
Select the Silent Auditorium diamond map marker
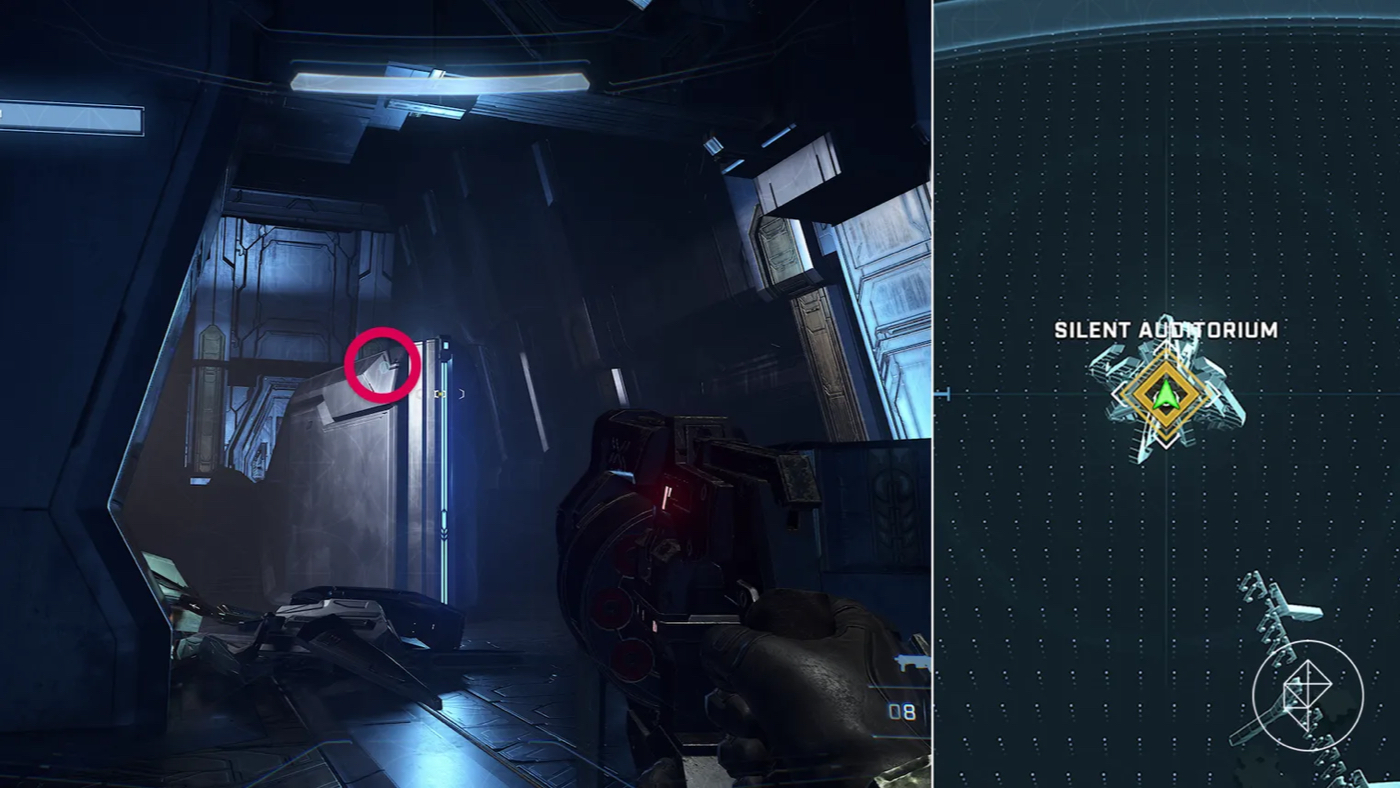1165,394
